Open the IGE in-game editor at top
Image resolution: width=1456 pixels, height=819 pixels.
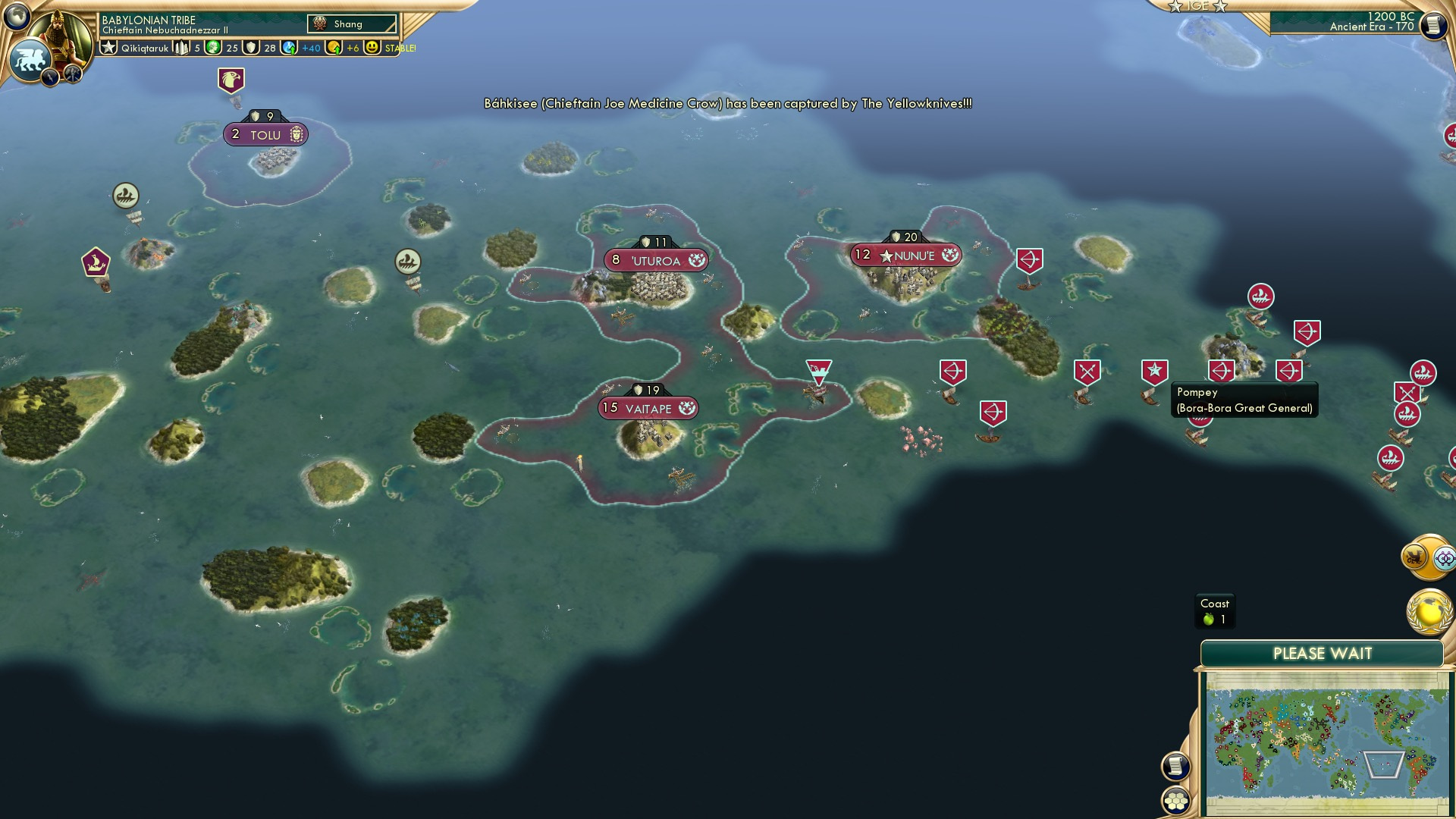pyautogui.click(x=1198, y=8)
